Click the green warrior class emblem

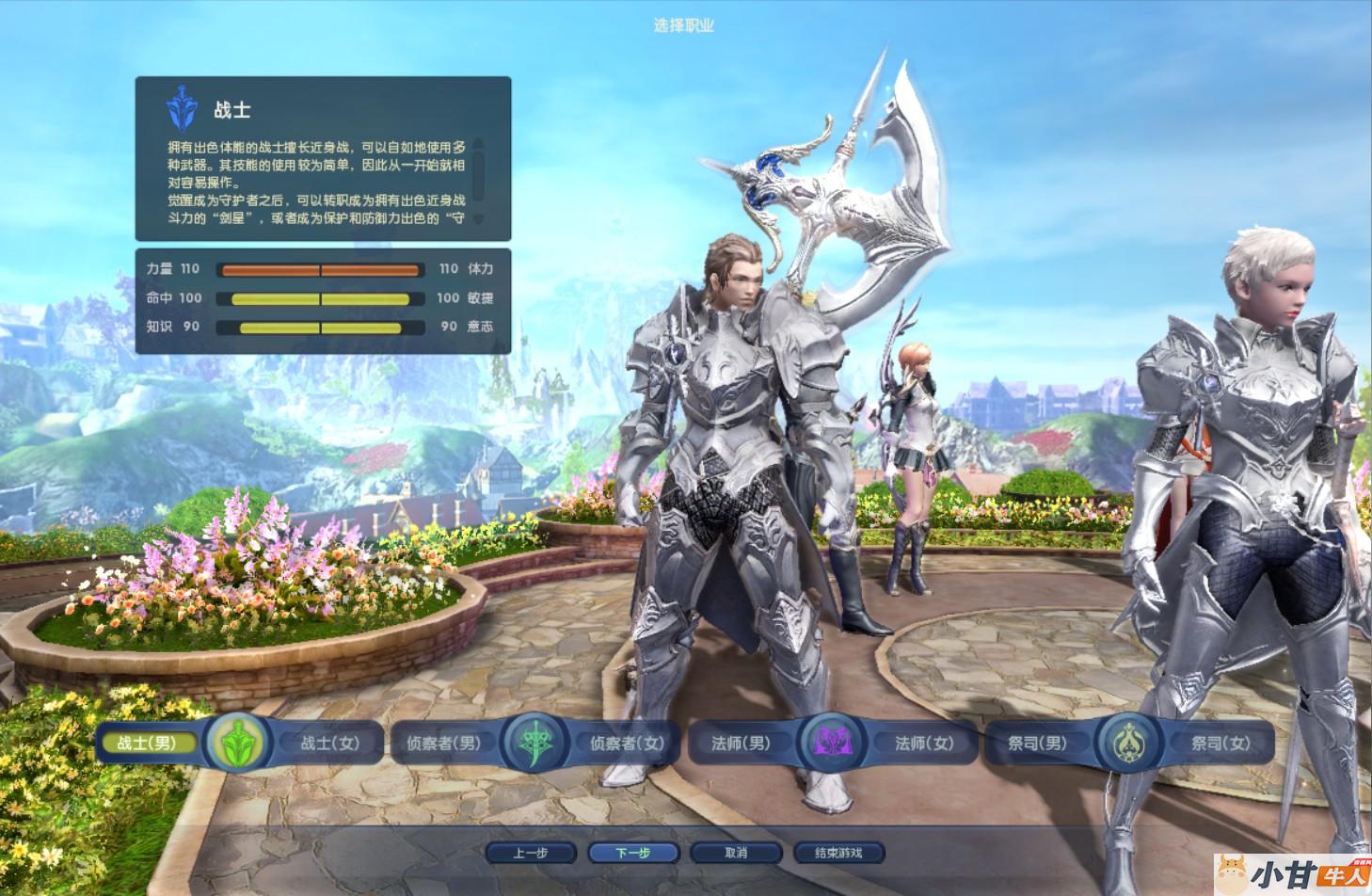(x=239, y=744)
